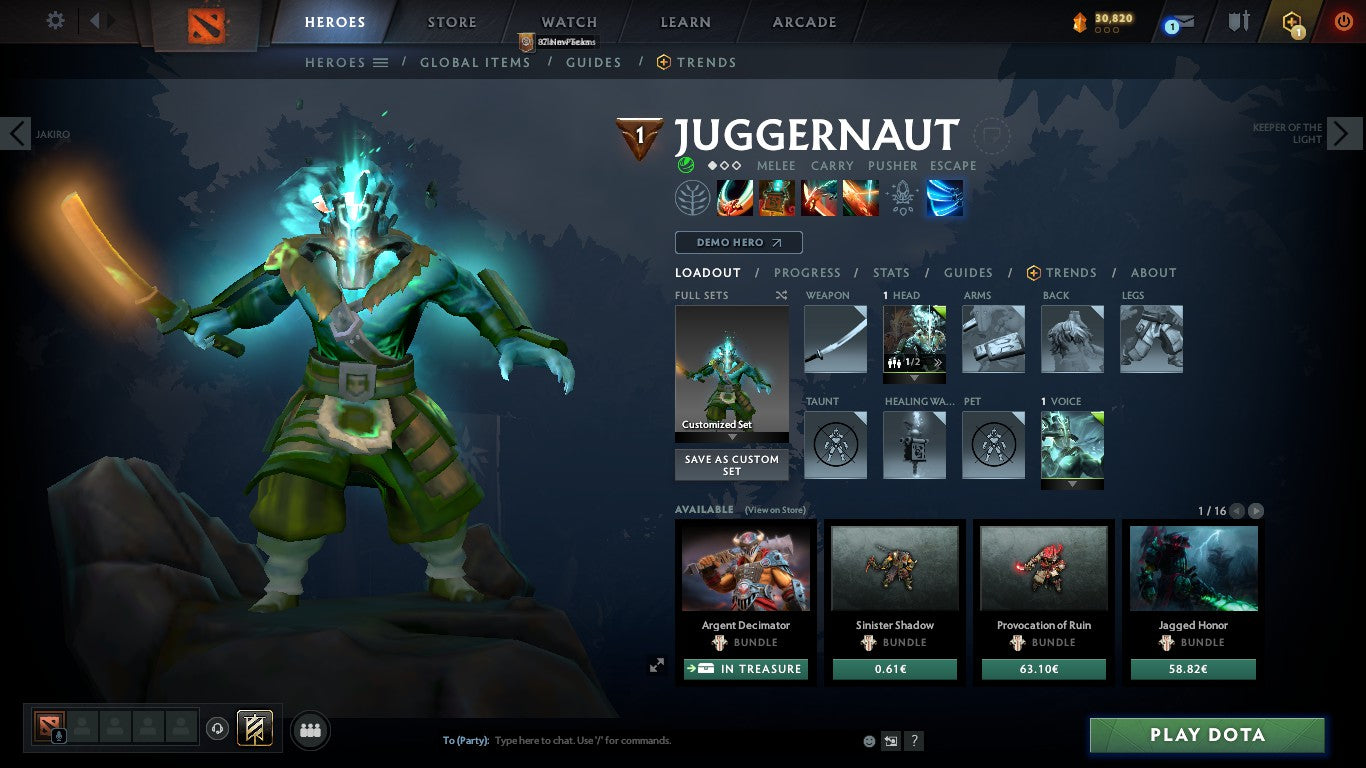Switch to the Trends tab
Image resolution: width=1366 pixels, height=768 pixels.
[x=1071, y=272]
